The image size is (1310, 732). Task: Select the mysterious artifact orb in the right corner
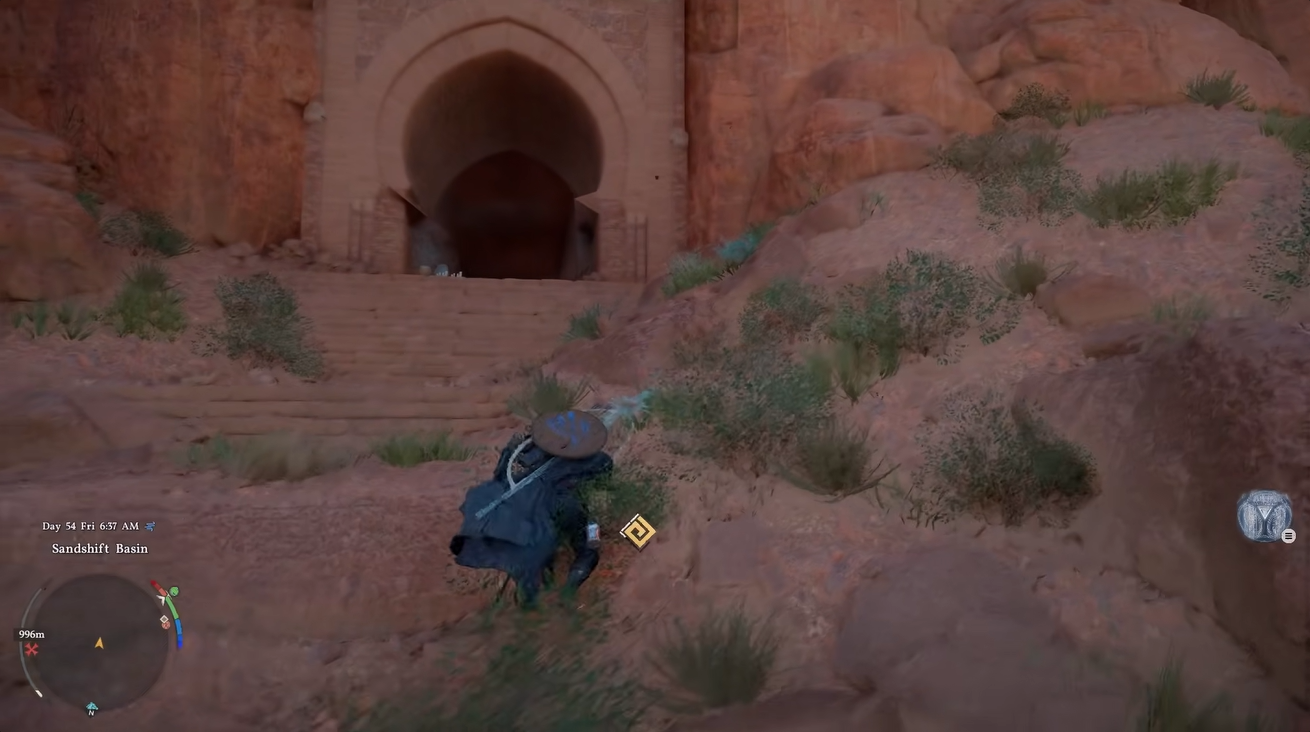click(1263, 515)
